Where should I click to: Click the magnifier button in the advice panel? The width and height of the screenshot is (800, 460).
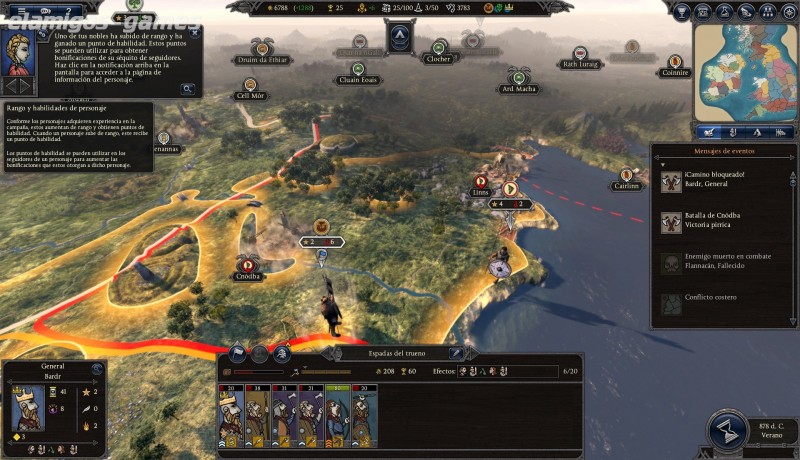click(187, 88)
